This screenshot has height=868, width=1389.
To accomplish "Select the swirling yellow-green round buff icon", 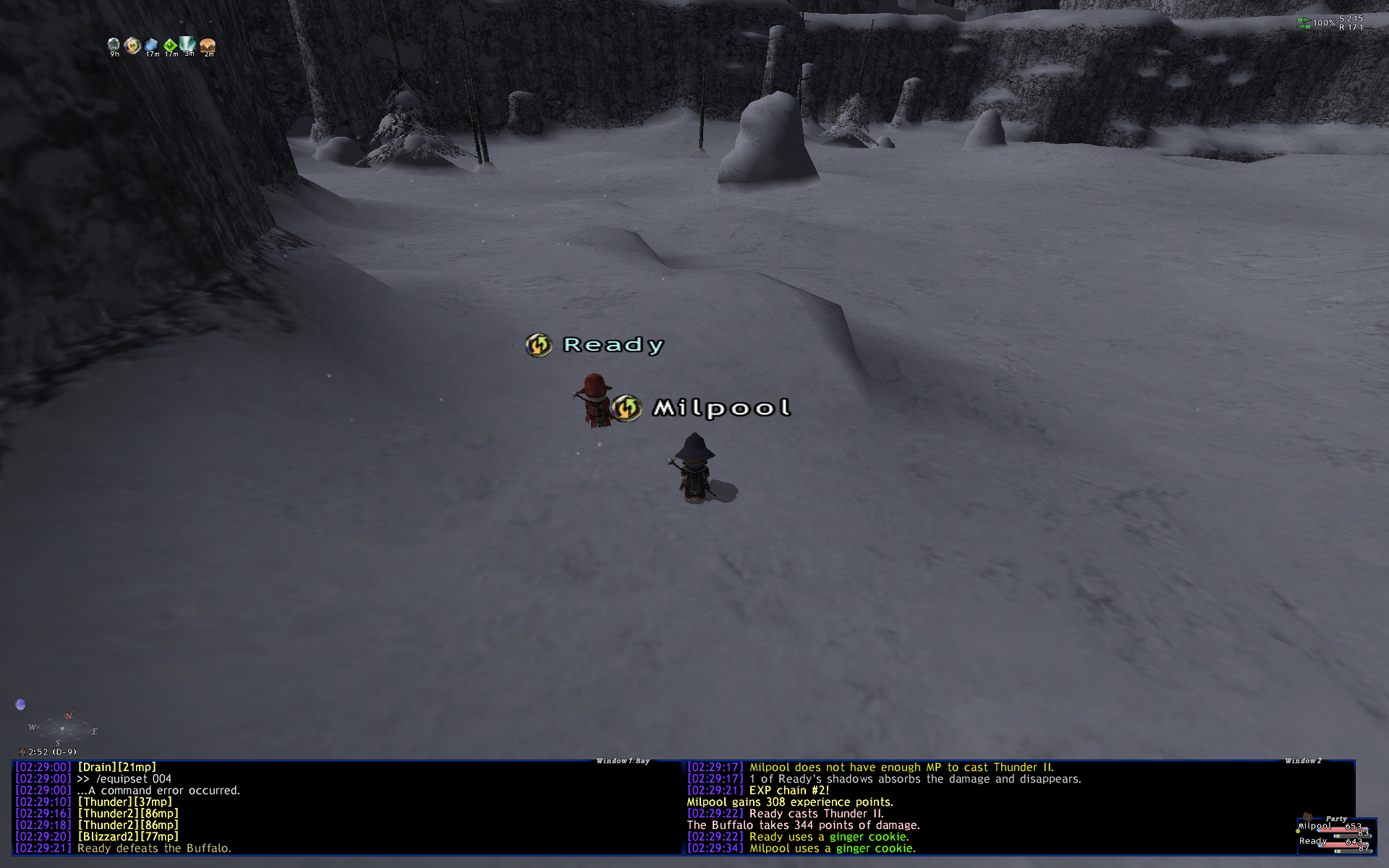I will coord(132,46).
